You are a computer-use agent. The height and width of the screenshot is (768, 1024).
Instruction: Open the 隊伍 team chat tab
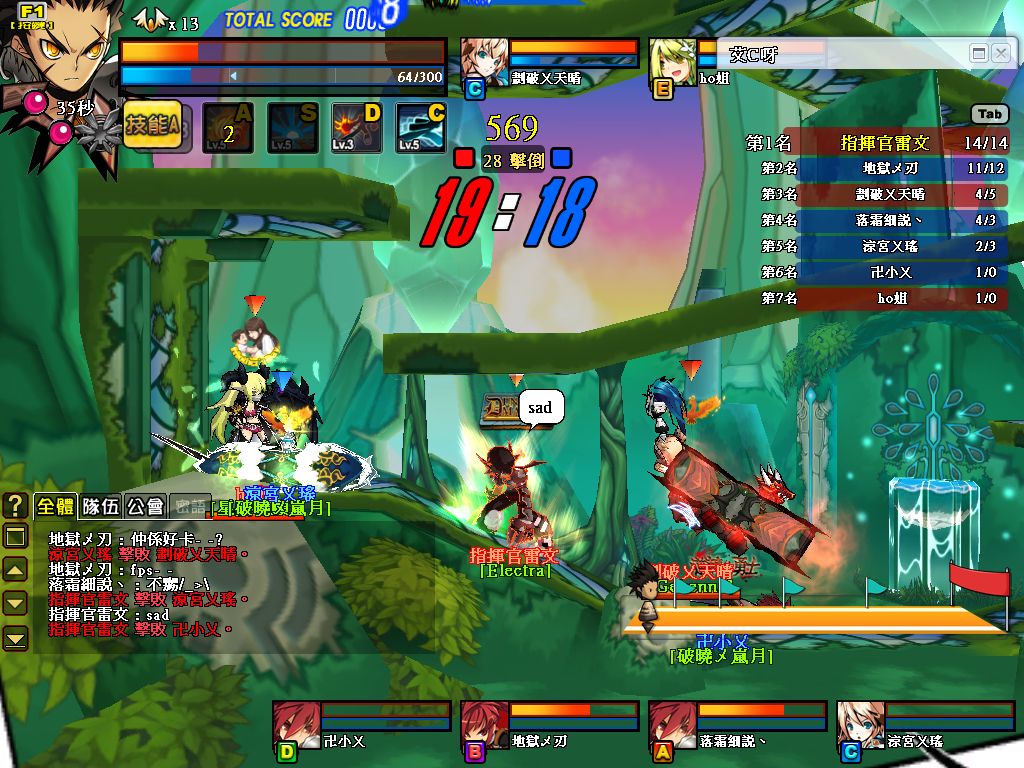click(x=100, y=506)
